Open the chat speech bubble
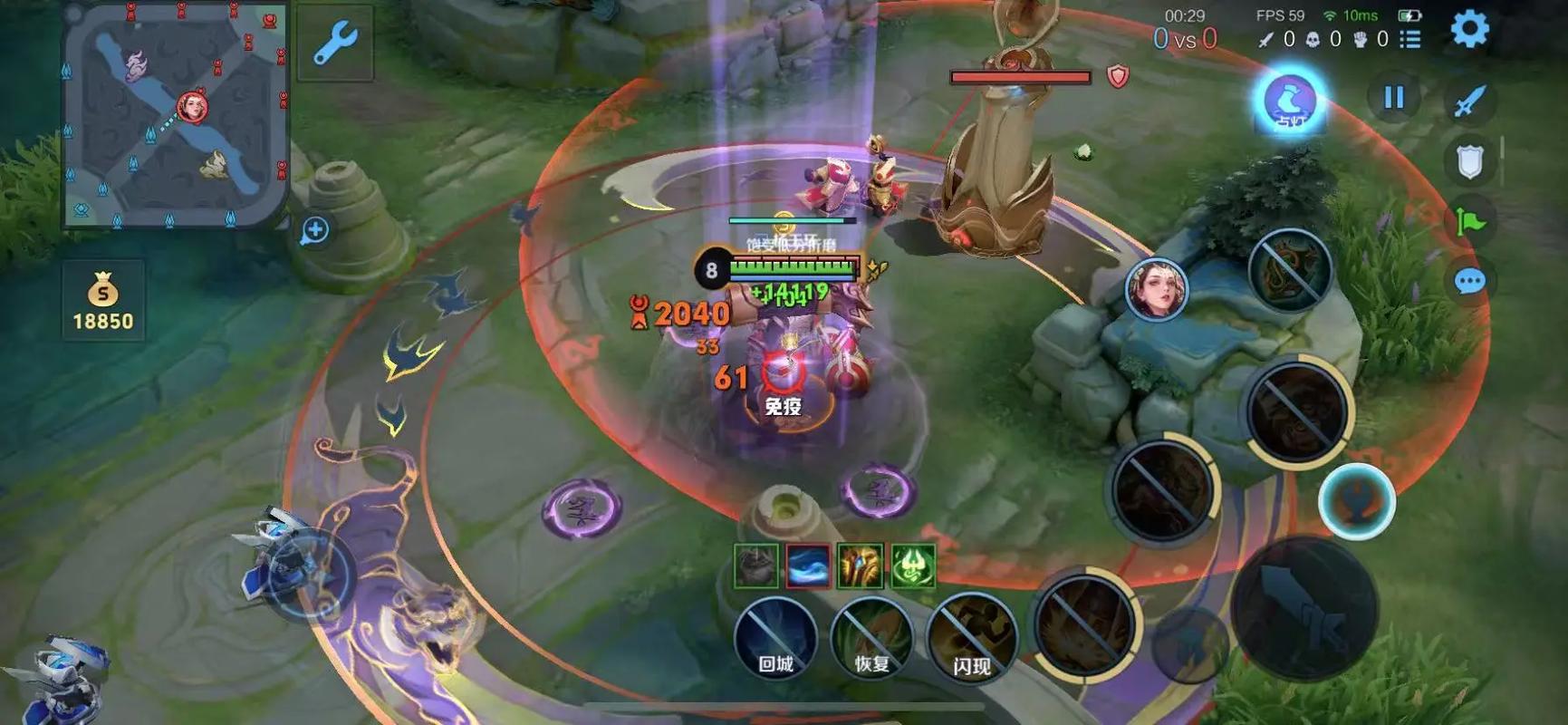Screen dimensions: 1568x725 pos(1469,282)
